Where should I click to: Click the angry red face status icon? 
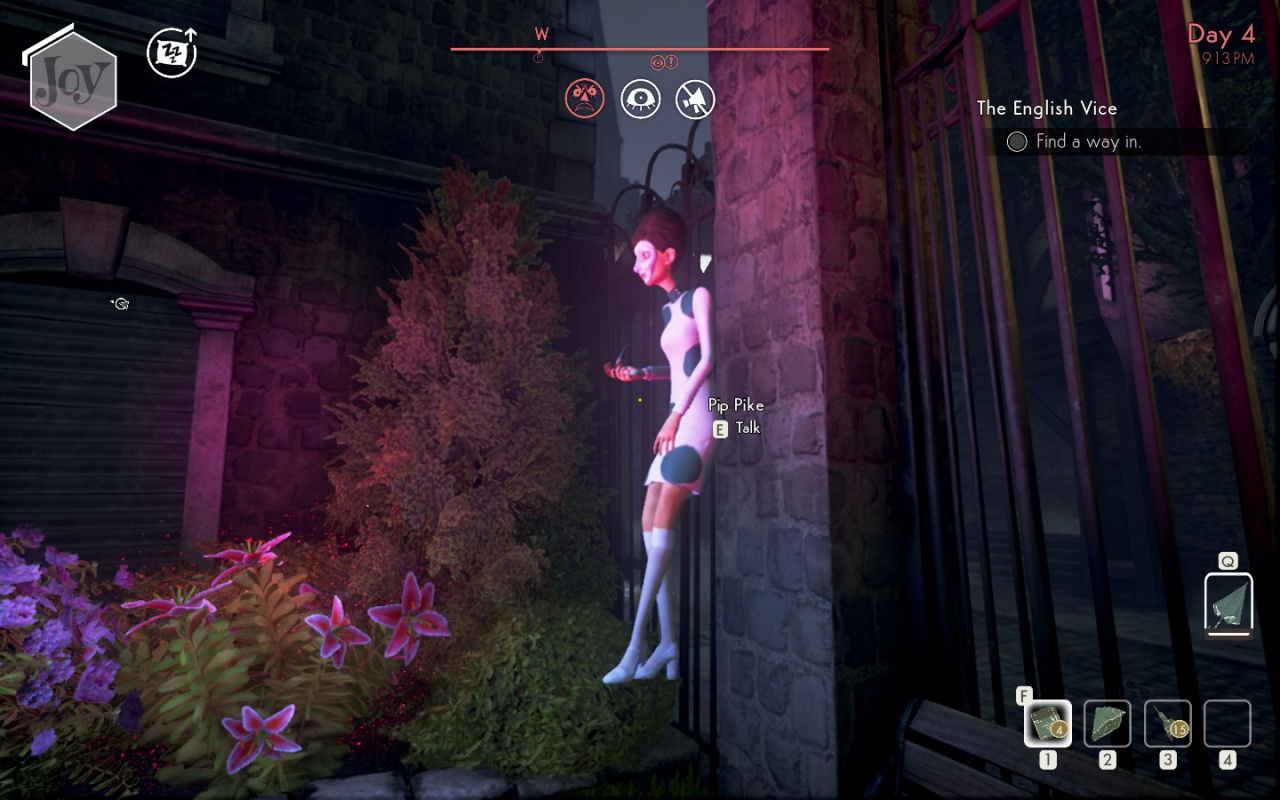(585, 98)
